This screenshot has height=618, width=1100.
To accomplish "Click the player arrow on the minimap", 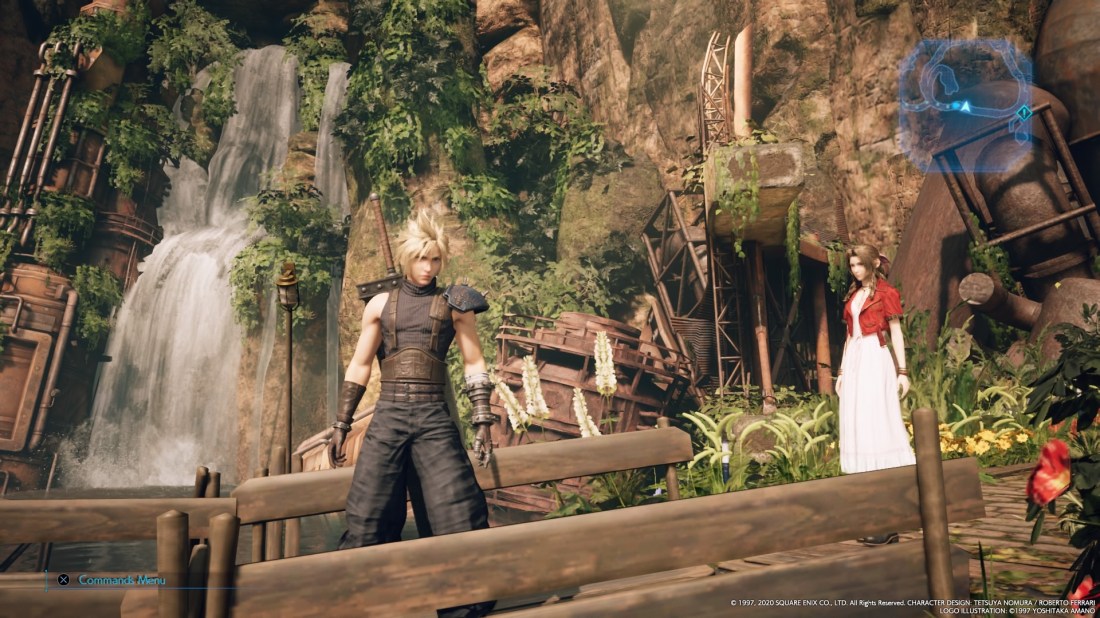I will [966, 105].
